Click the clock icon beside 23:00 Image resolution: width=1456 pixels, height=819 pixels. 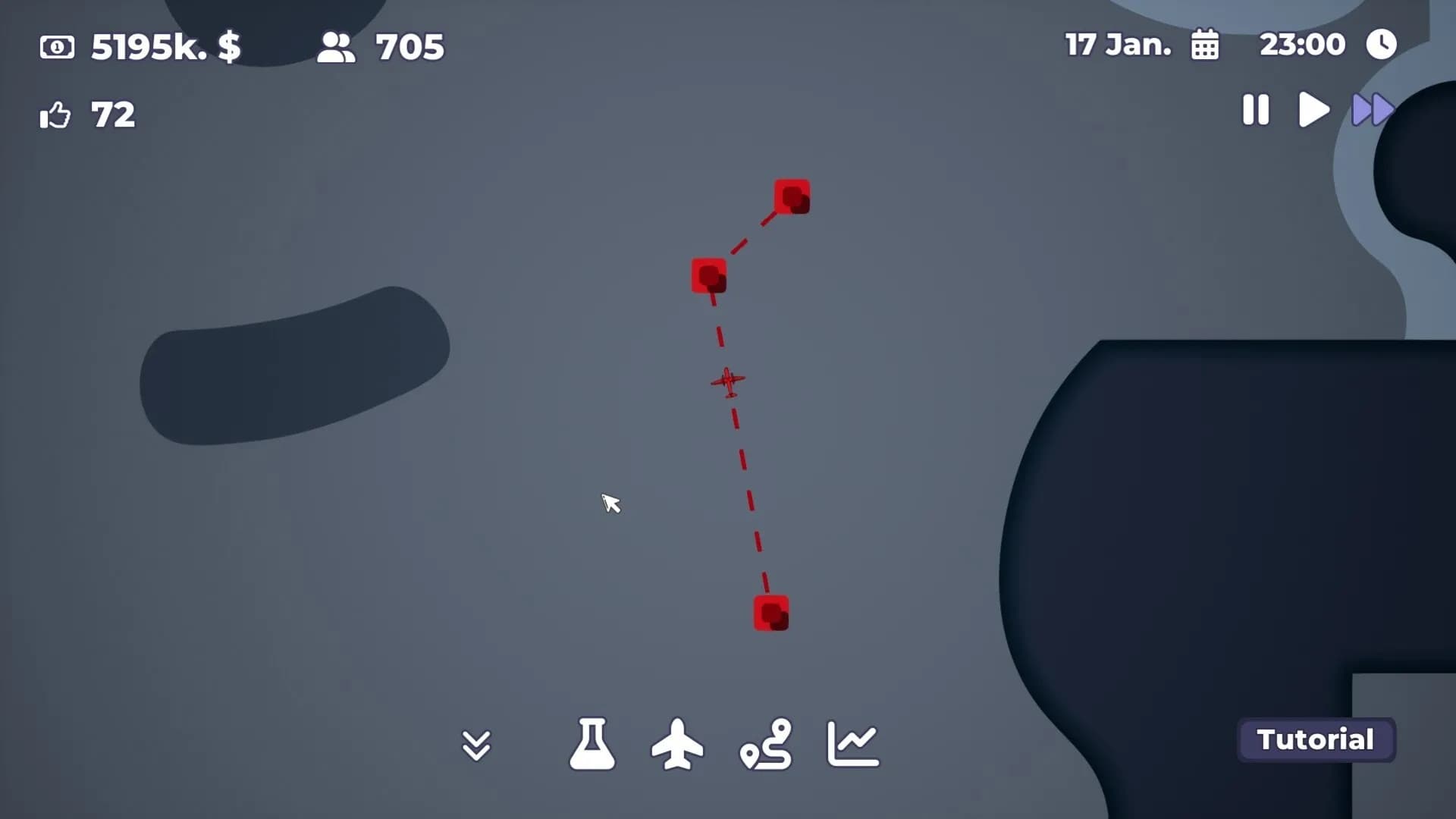[x=1382, y=43]
